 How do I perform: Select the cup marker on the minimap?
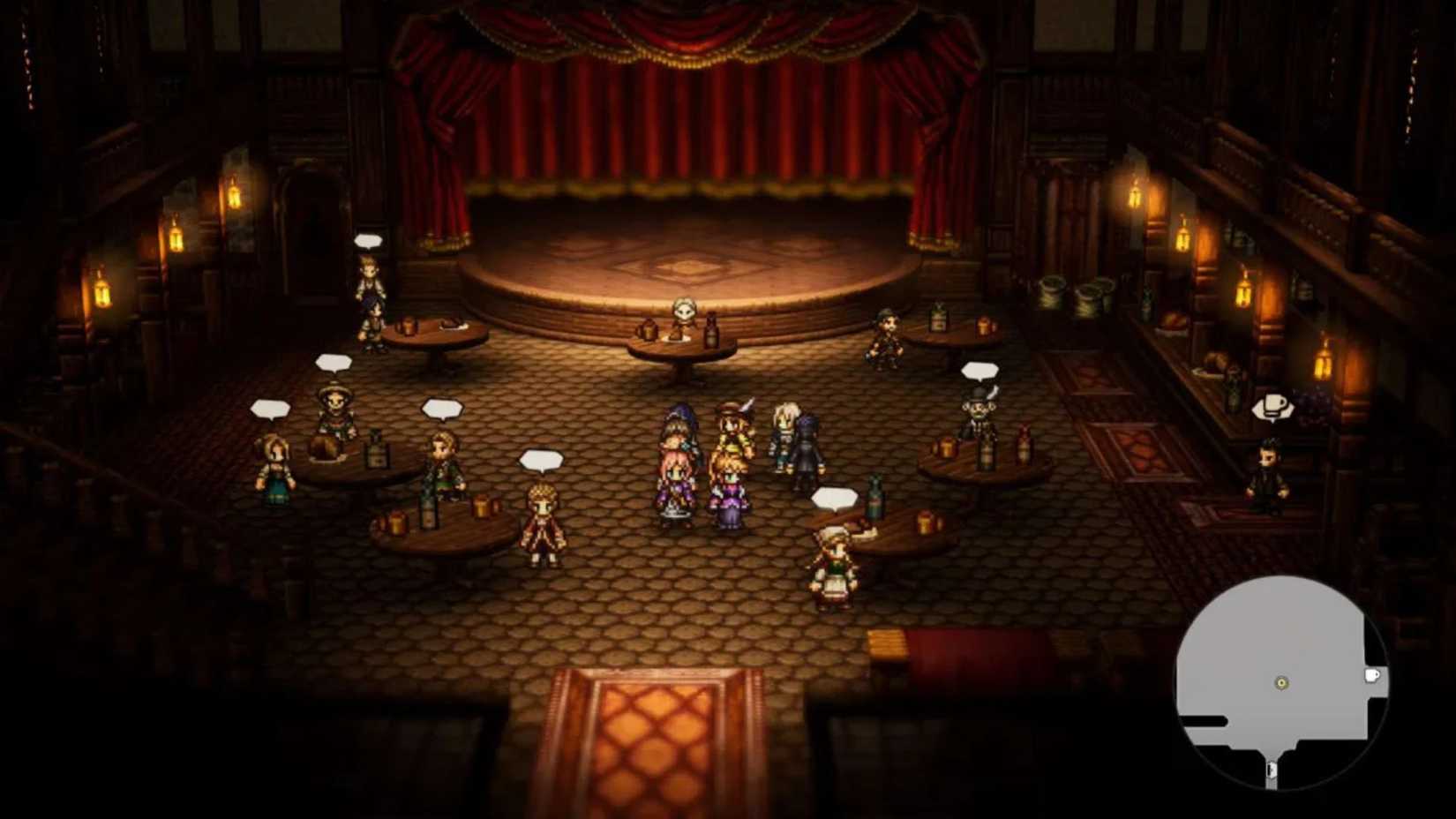click(x=1371, y=675)
